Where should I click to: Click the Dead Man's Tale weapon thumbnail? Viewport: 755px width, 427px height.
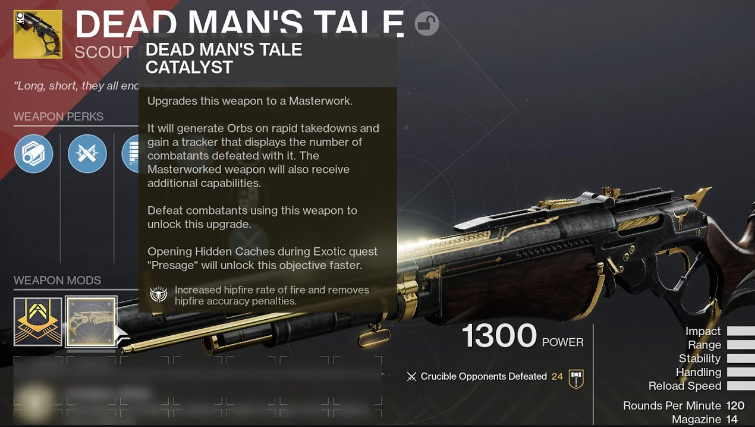38,34
